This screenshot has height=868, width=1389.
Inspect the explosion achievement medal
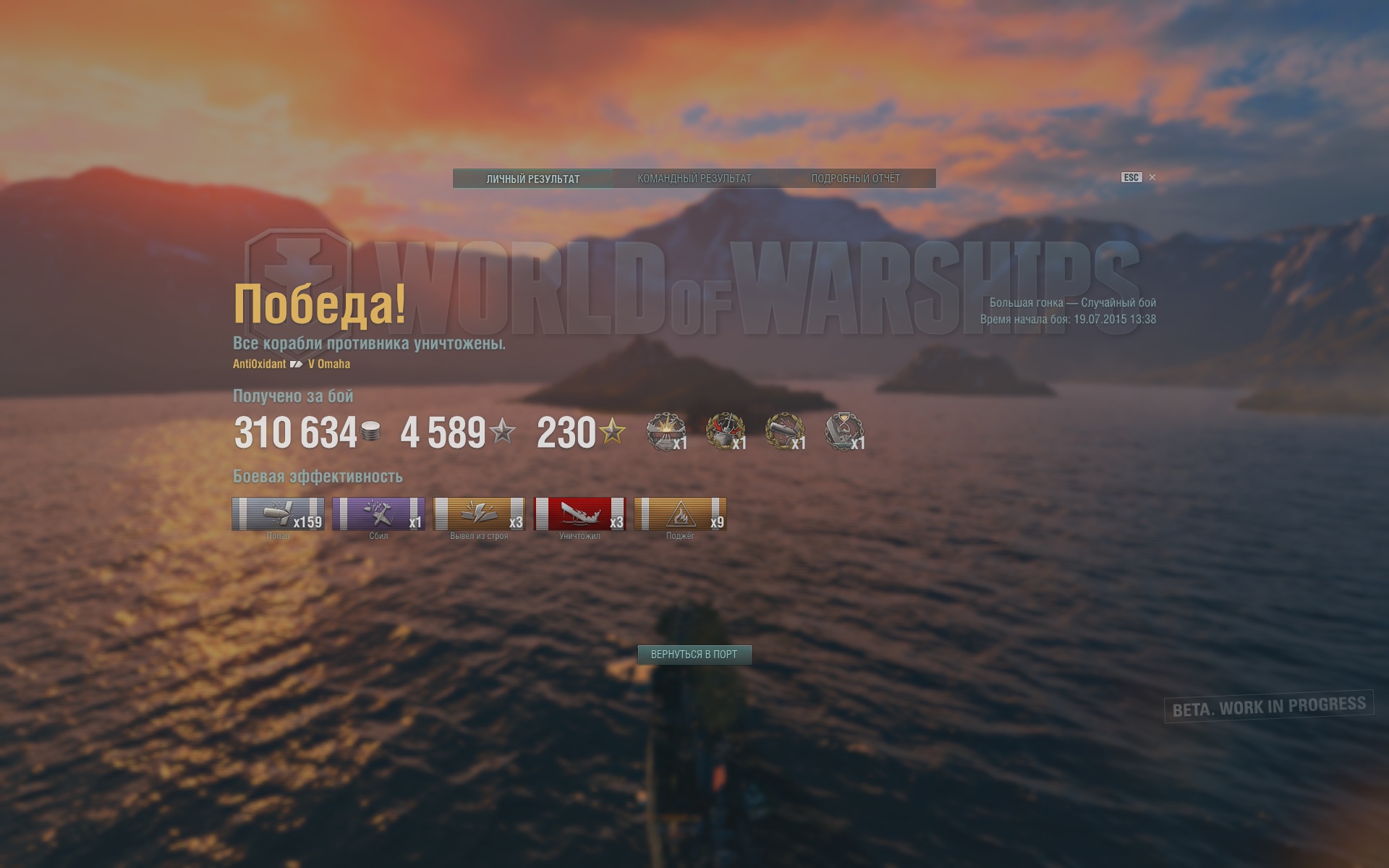[x=665, y=432]
